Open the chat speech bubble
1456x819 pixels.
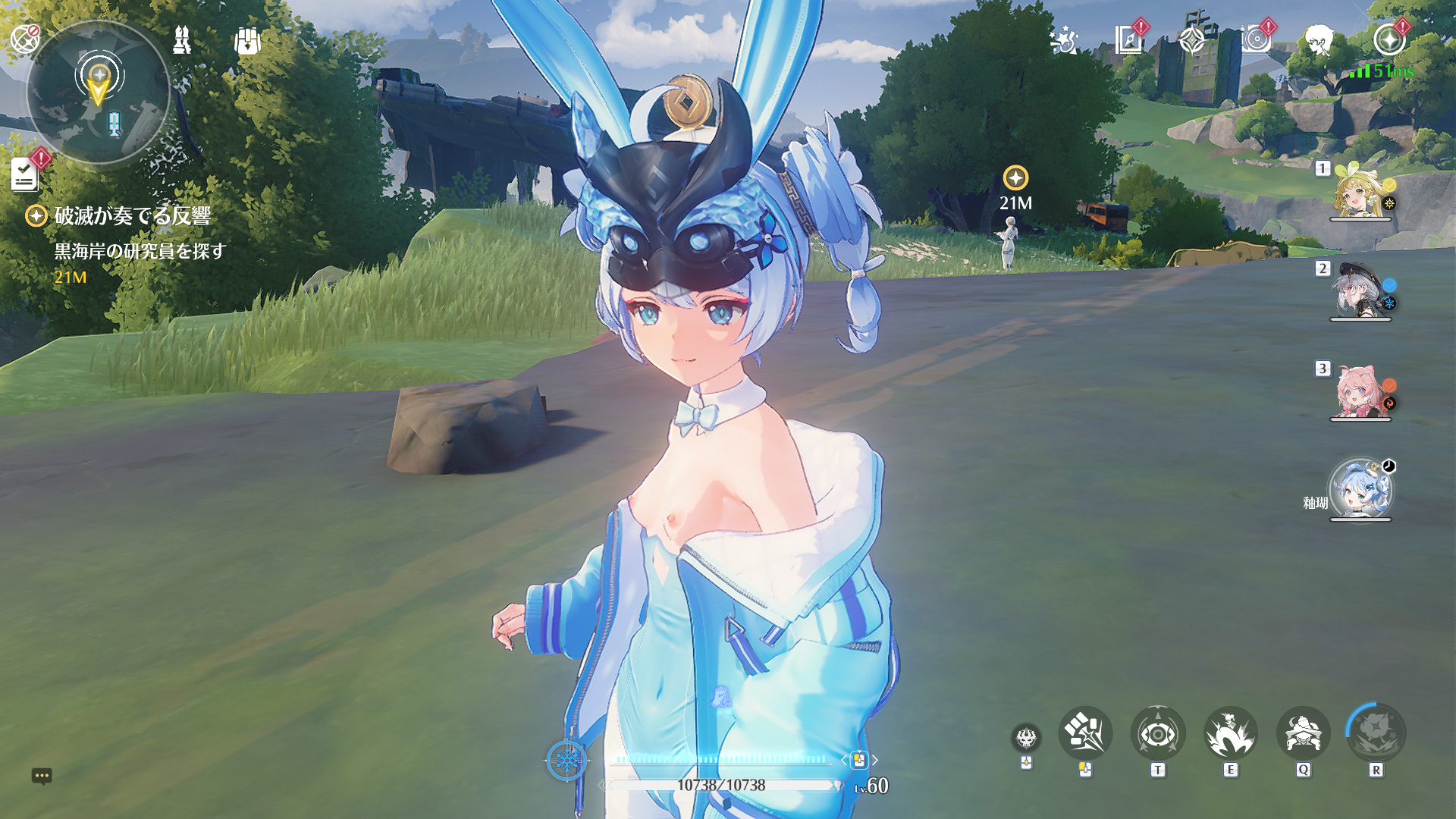(42, 776)
